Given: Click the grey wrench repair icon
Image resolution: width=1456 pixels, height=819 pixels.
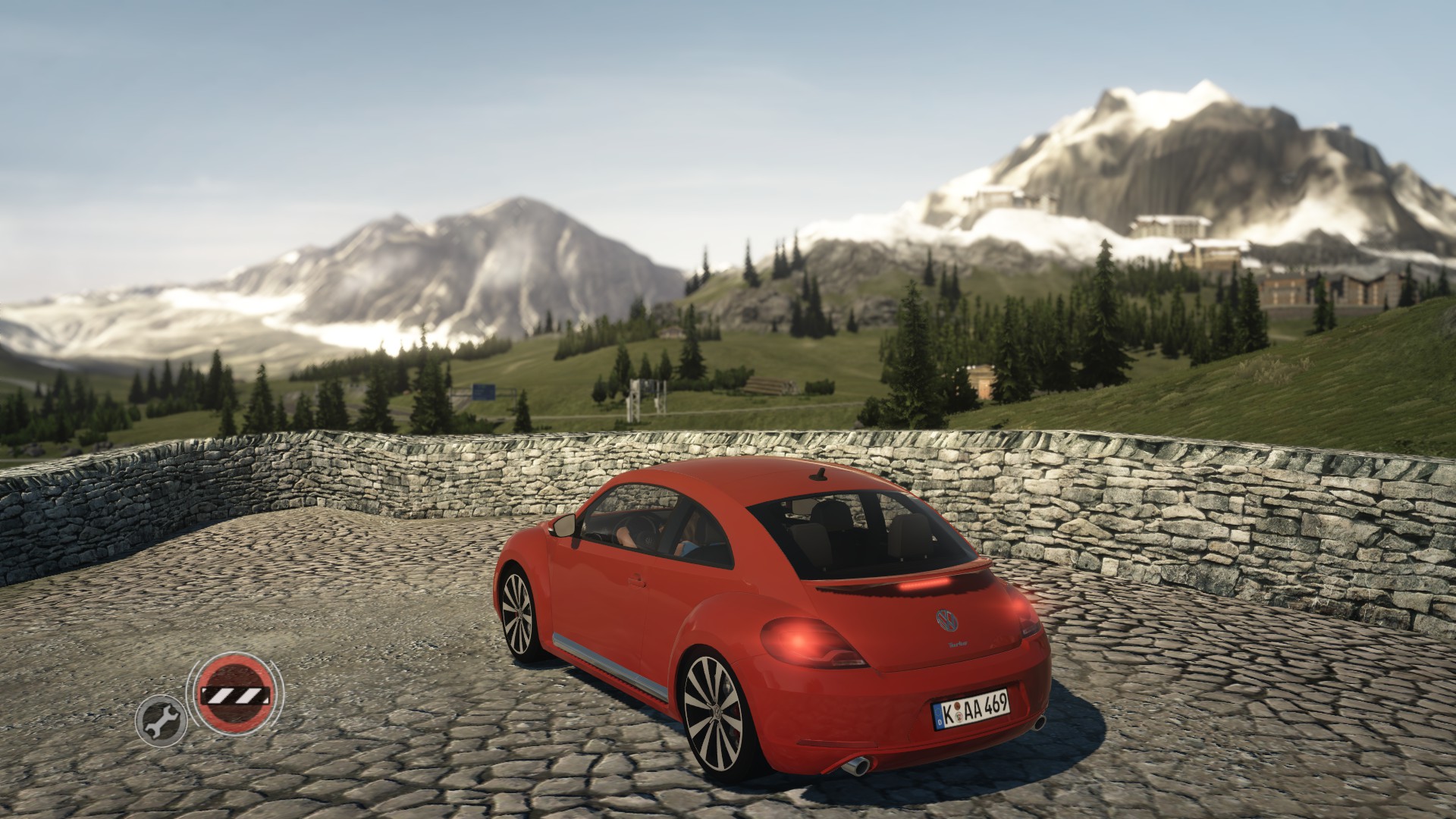Looking at the screenshot, I should point(160,721).
